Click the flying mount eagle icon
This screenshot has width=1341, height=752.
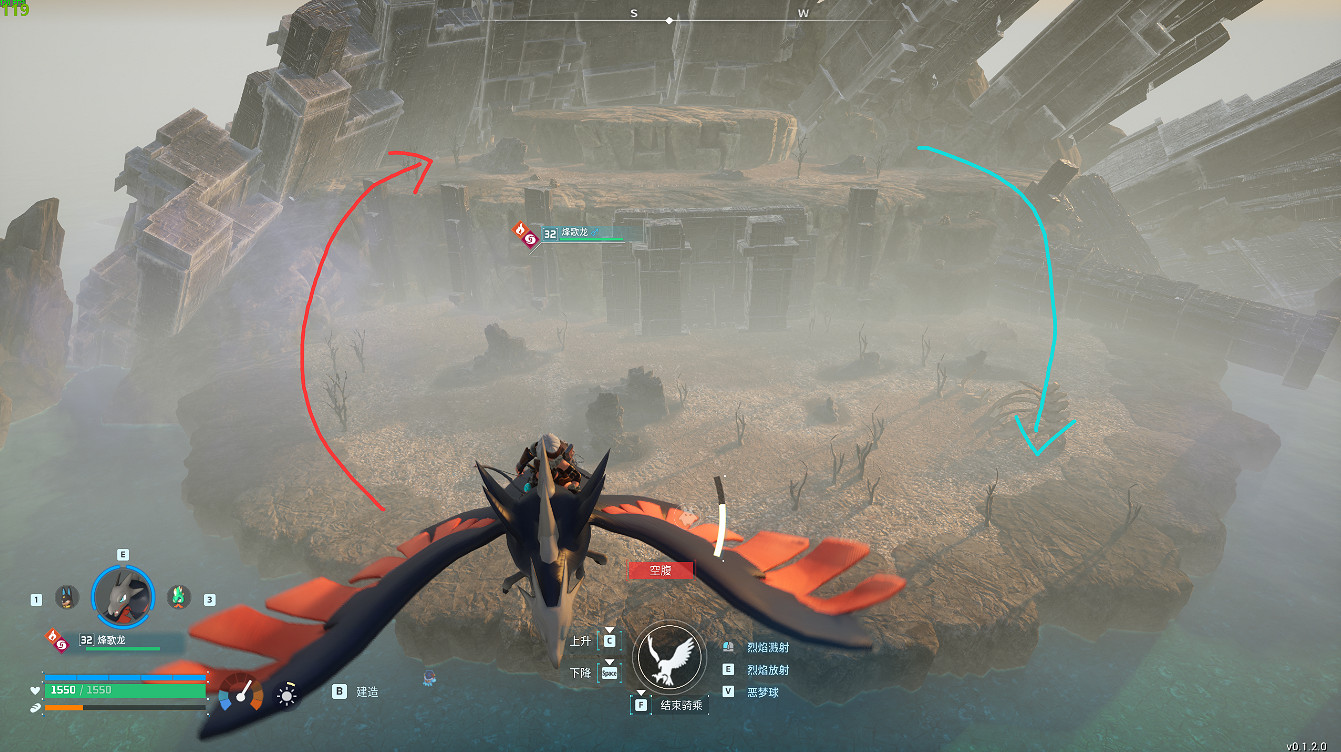(670, 656)
